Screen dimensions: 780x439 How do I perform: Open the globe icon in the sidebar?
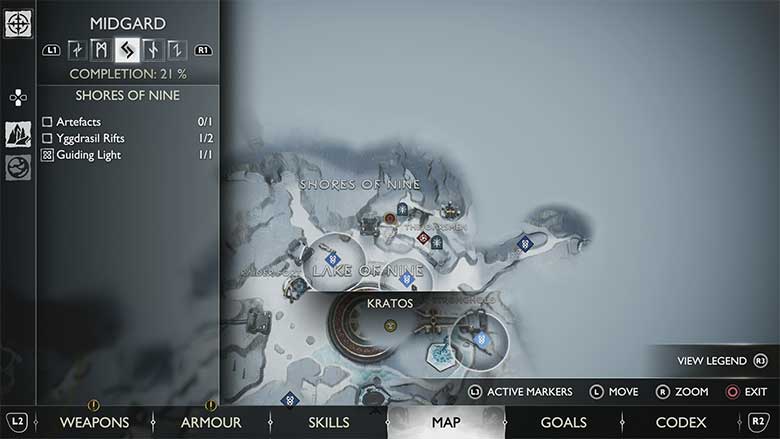coord(18,167)
